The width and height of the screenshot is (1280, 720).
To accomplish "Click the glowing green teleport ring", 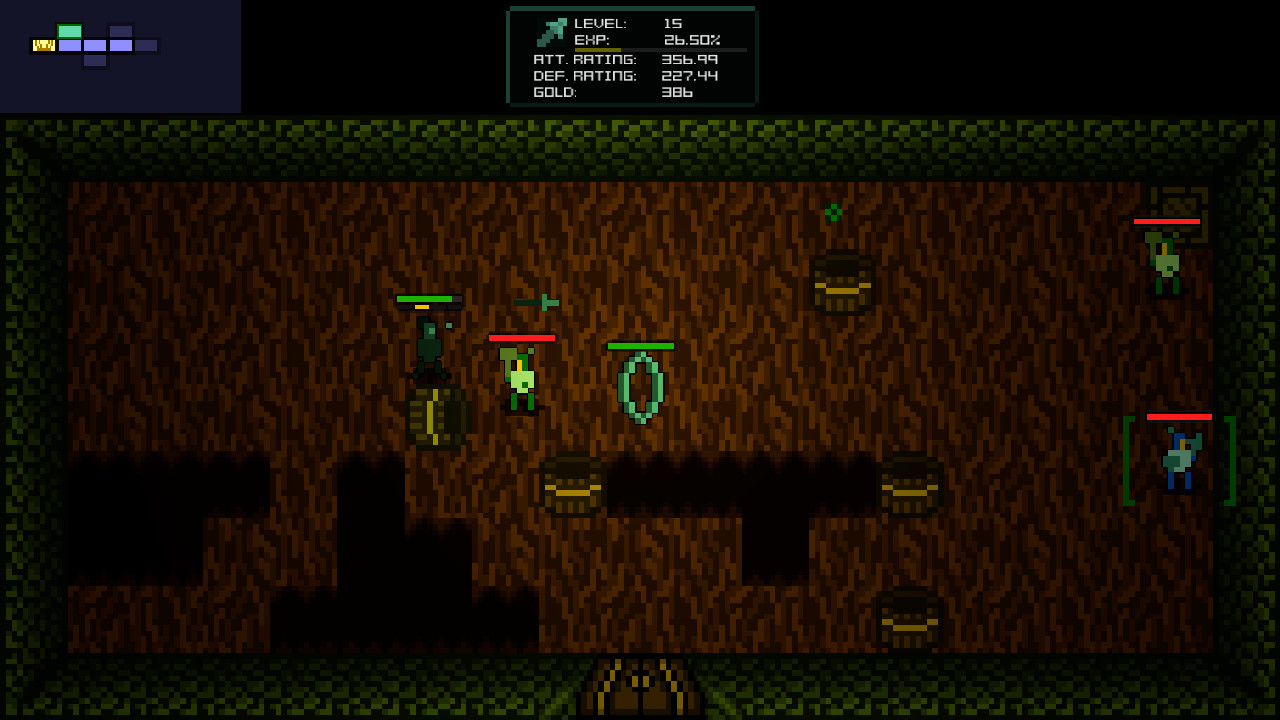I will [642, 388].
